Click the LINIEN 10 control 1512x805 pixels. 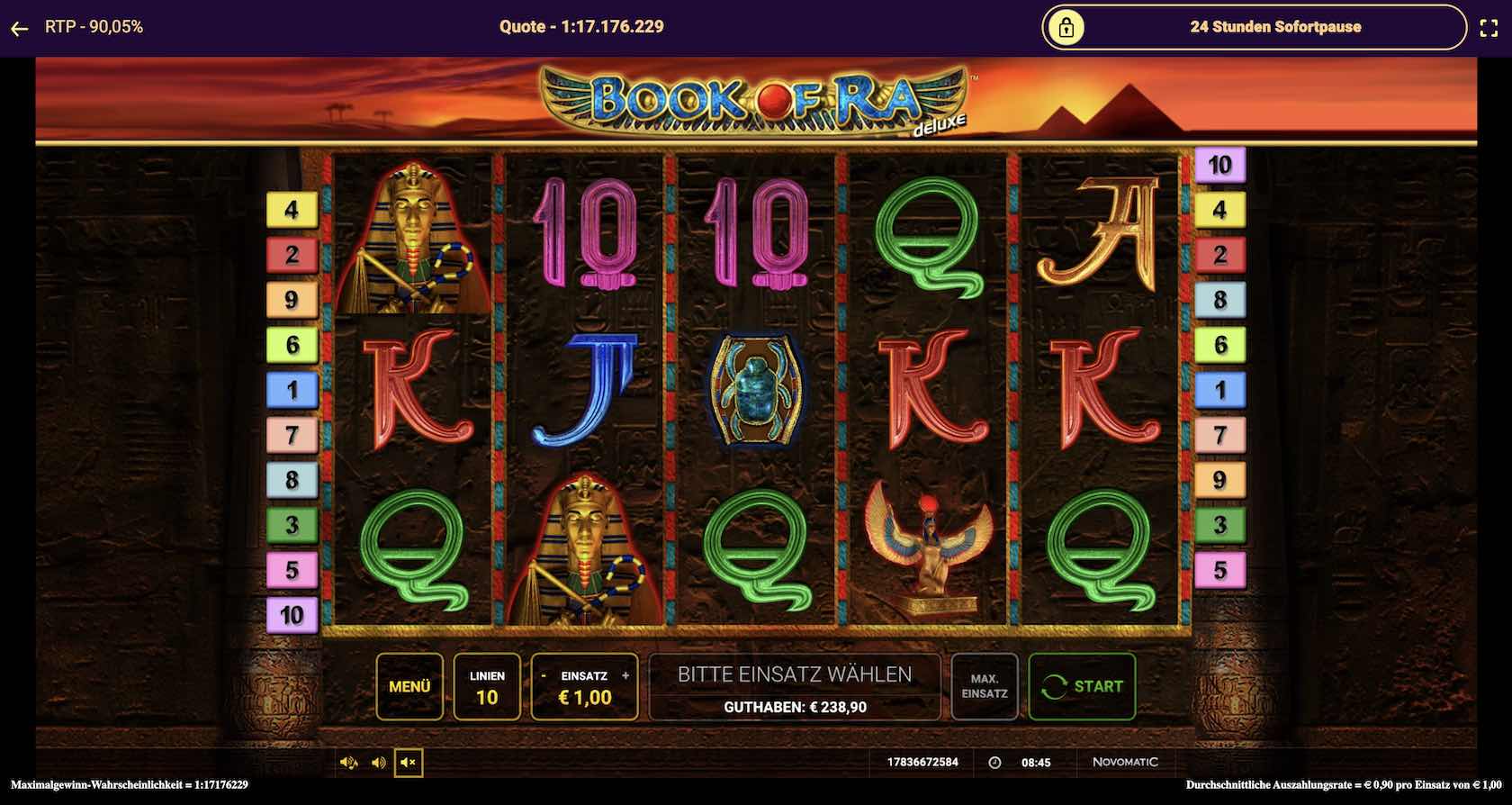click(x=488, y=687)
